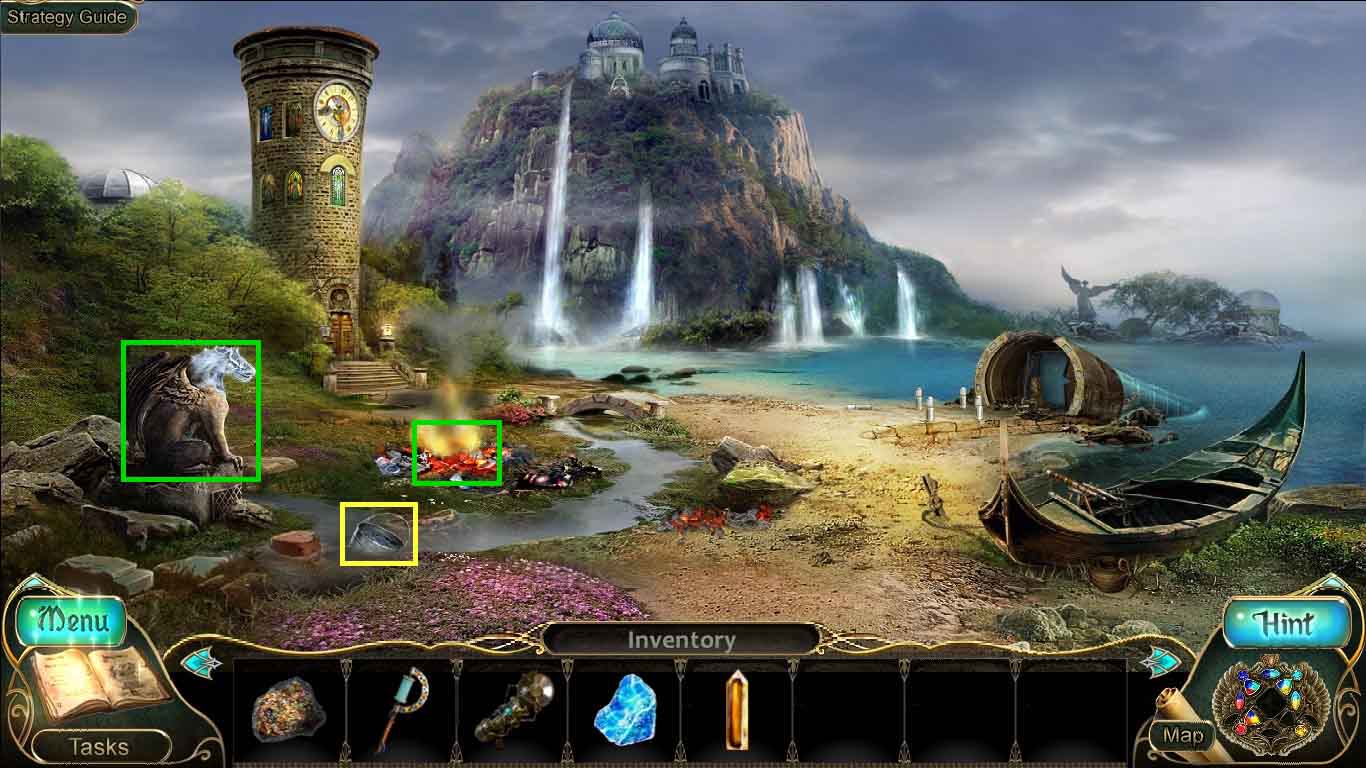Click the Inventory label bar
The width and height of the screenshot is (1366, 768).
[681, 640]
